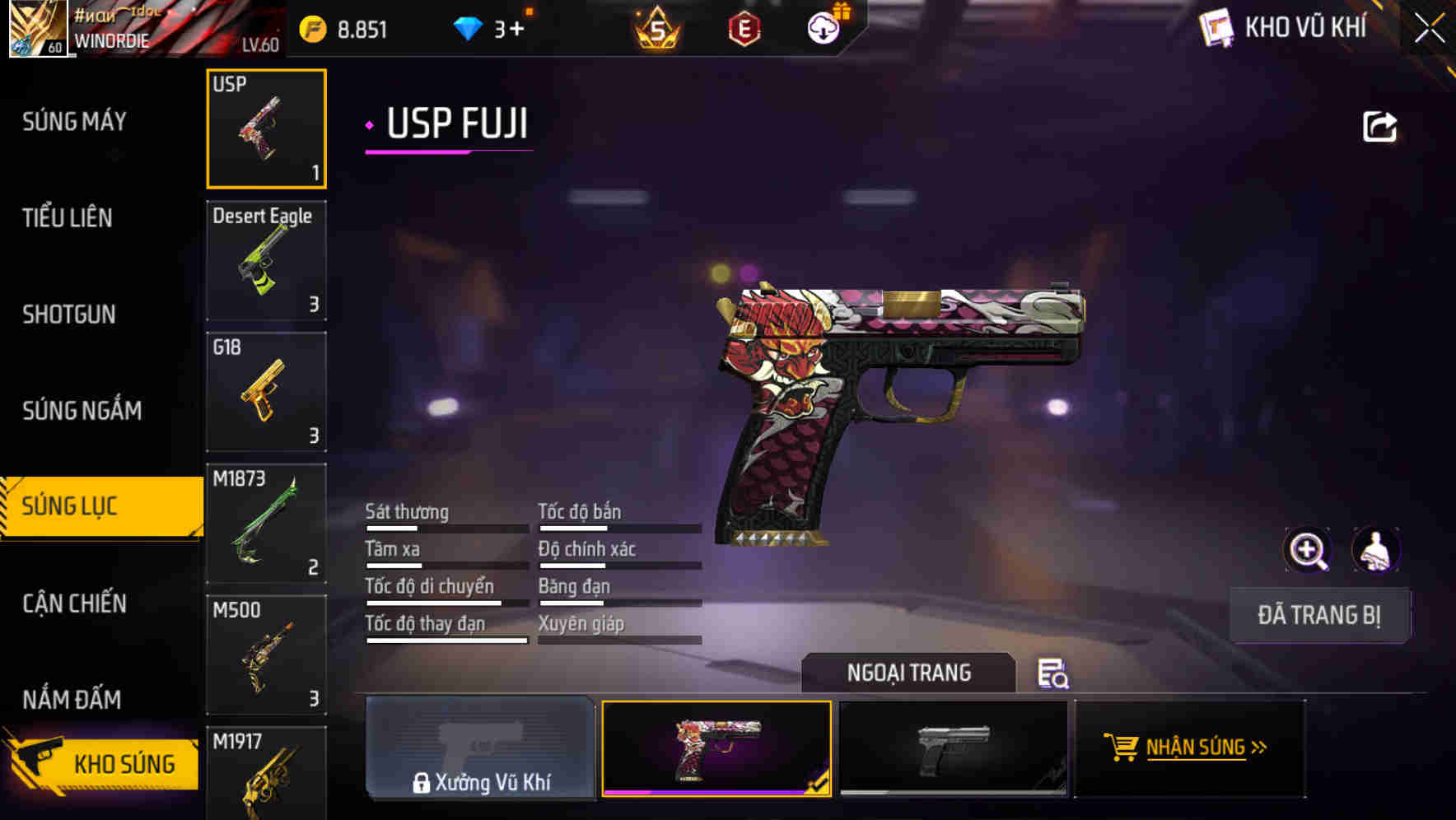Select the Desert Eagle in the weapon list

point(266,261)
